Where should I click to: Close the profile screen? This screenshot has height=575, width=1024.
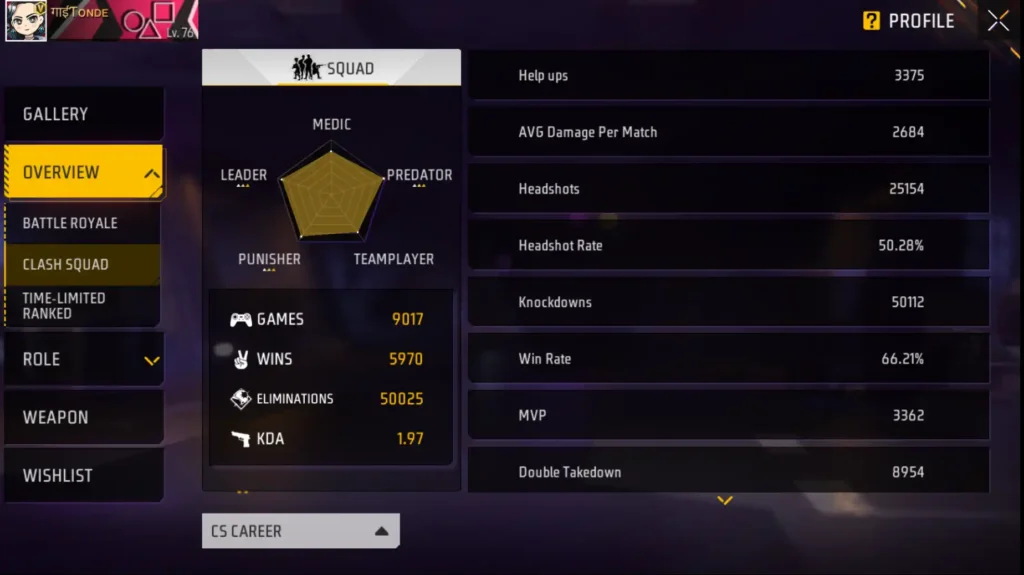(998, 21)
